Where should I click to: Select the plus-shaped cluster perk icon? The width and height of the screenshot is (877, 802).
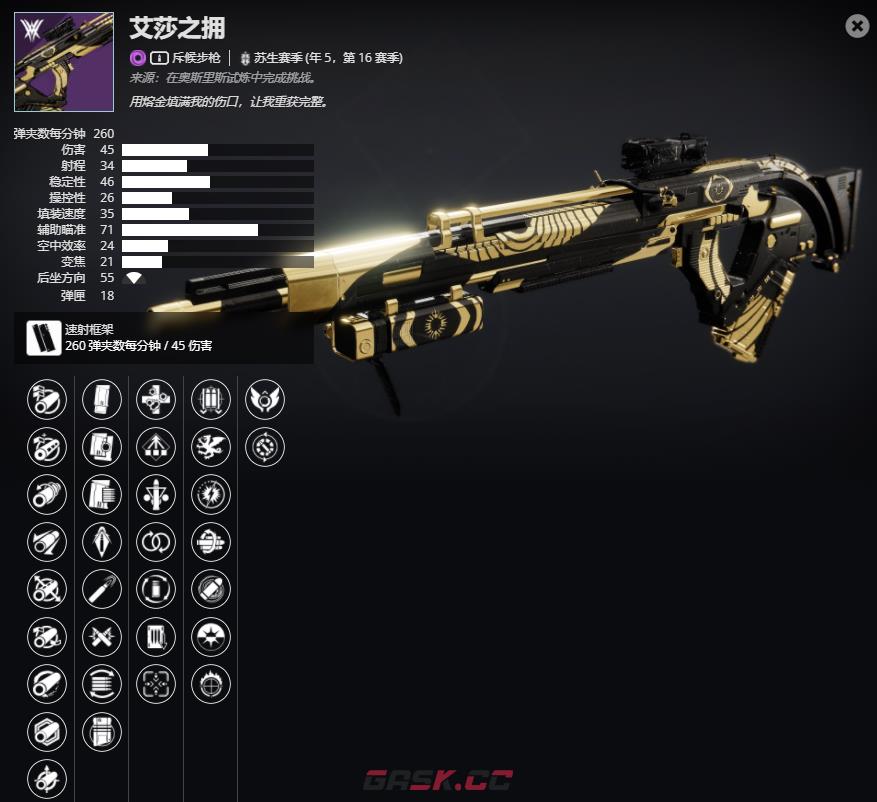pos(156,400)
